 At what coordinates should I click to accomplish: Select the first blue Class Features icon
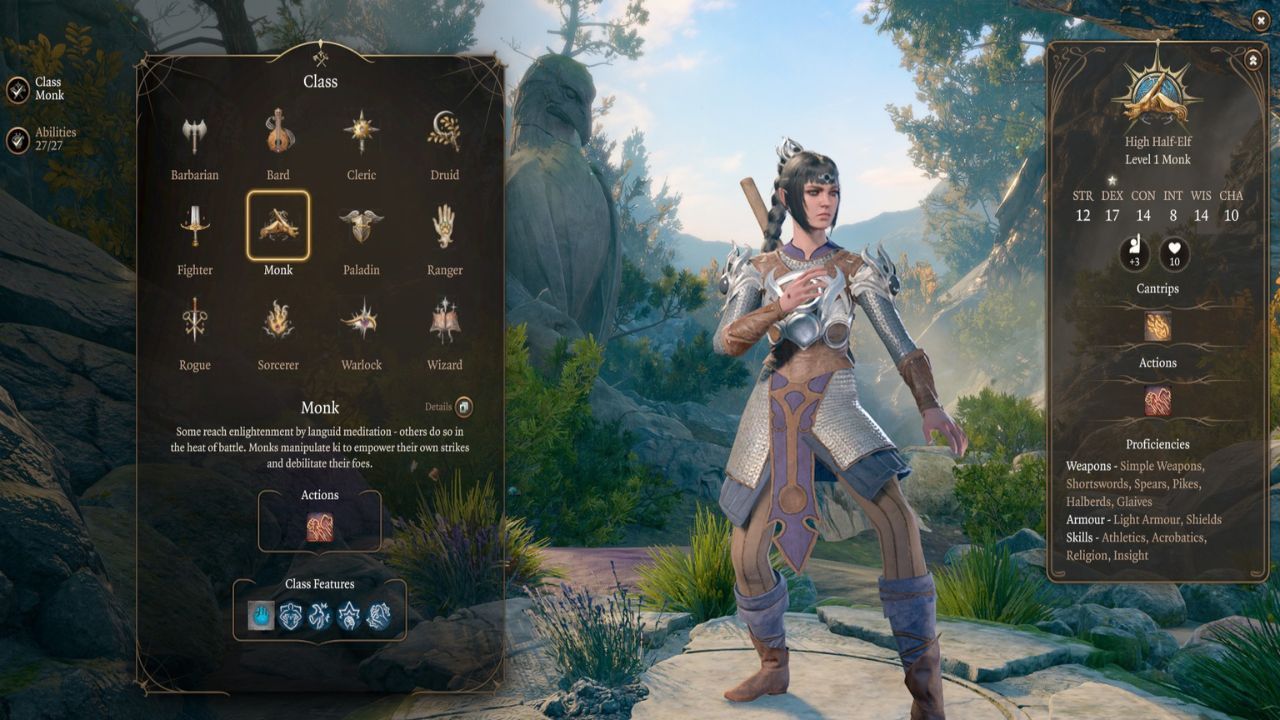261,615
